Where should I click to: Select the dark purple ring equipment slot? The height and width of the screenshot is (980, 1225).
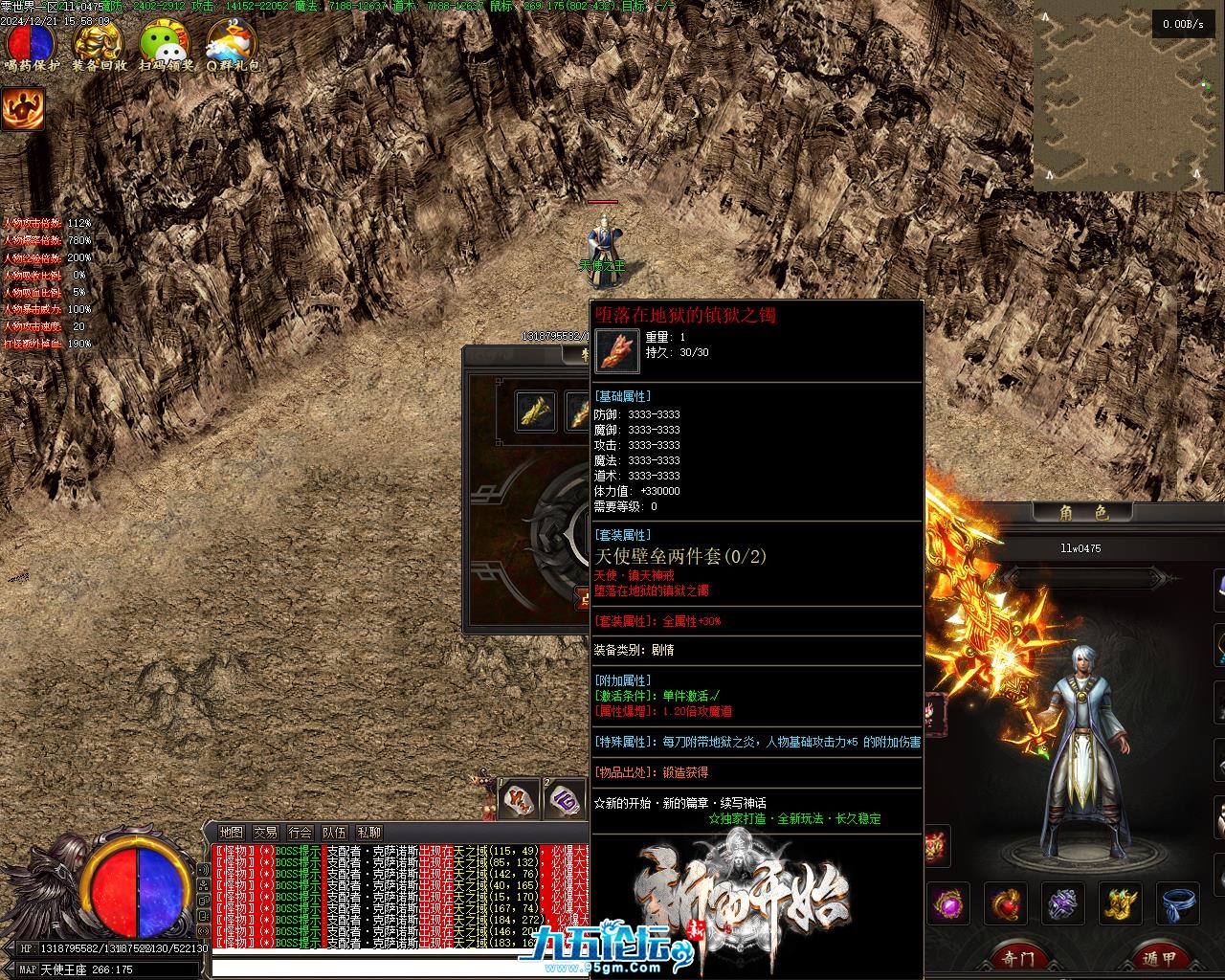(1064, 904)
